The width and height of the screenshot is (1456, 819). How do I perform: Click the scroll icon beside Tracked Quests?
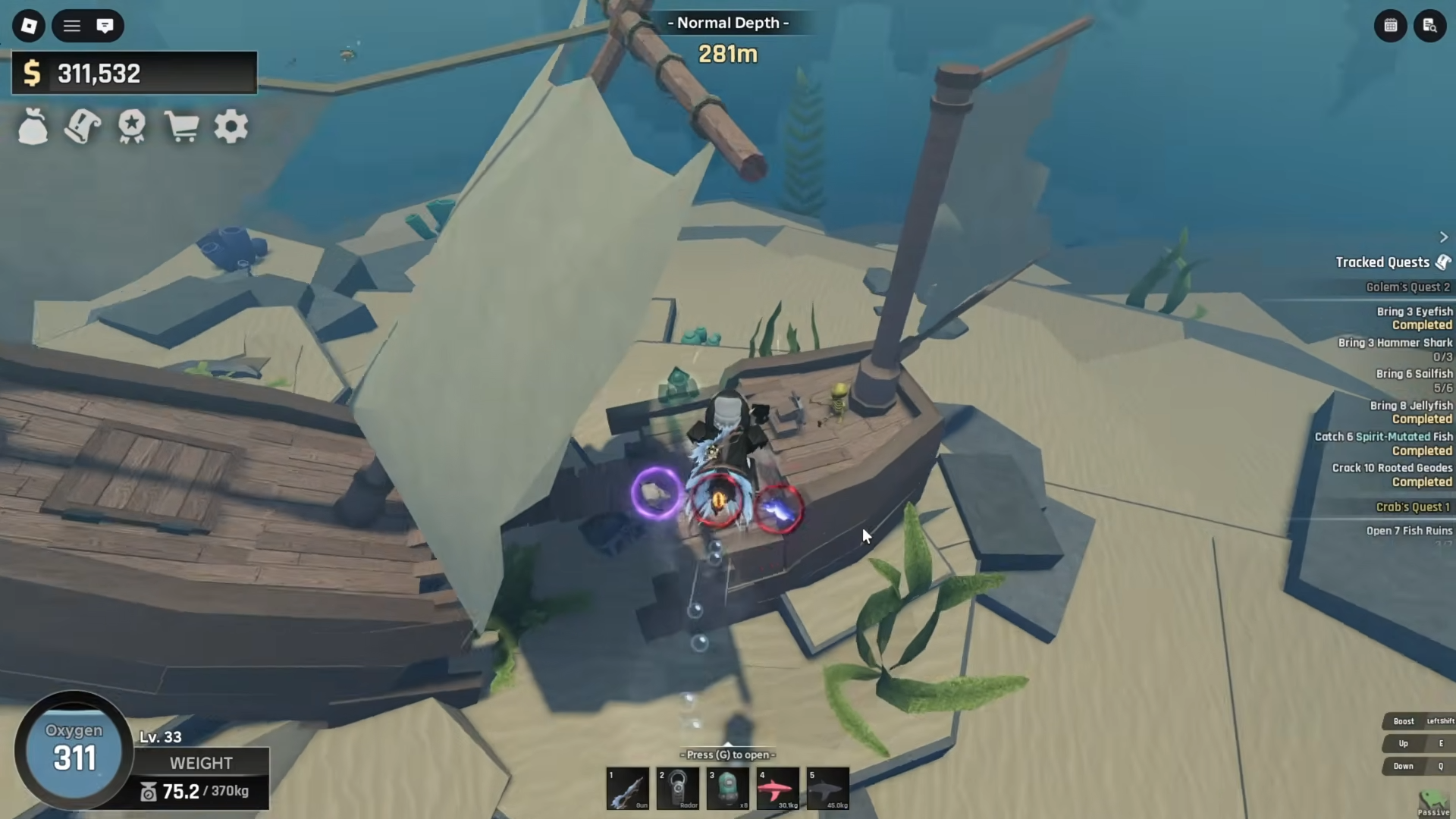(x=1444, y=262)
